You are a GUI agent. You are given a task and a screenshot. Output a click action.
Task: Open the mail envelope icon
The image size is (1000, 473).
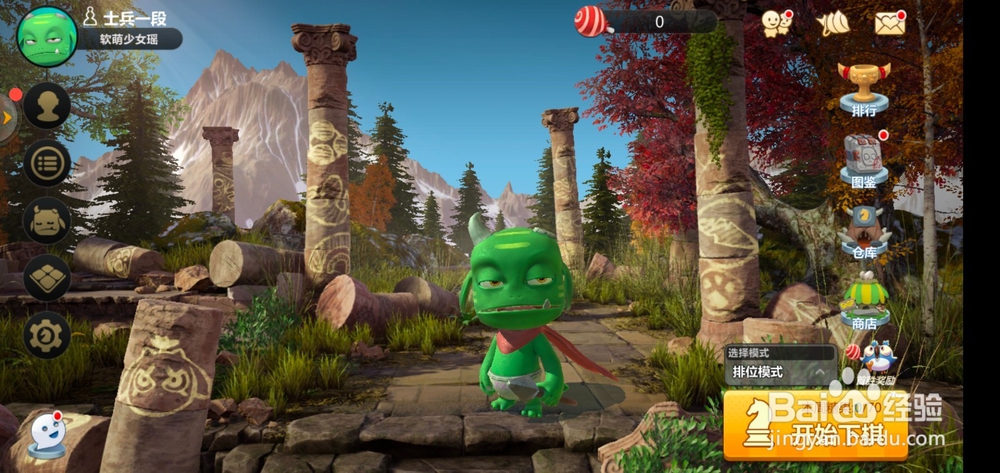(x=889, y=23)
